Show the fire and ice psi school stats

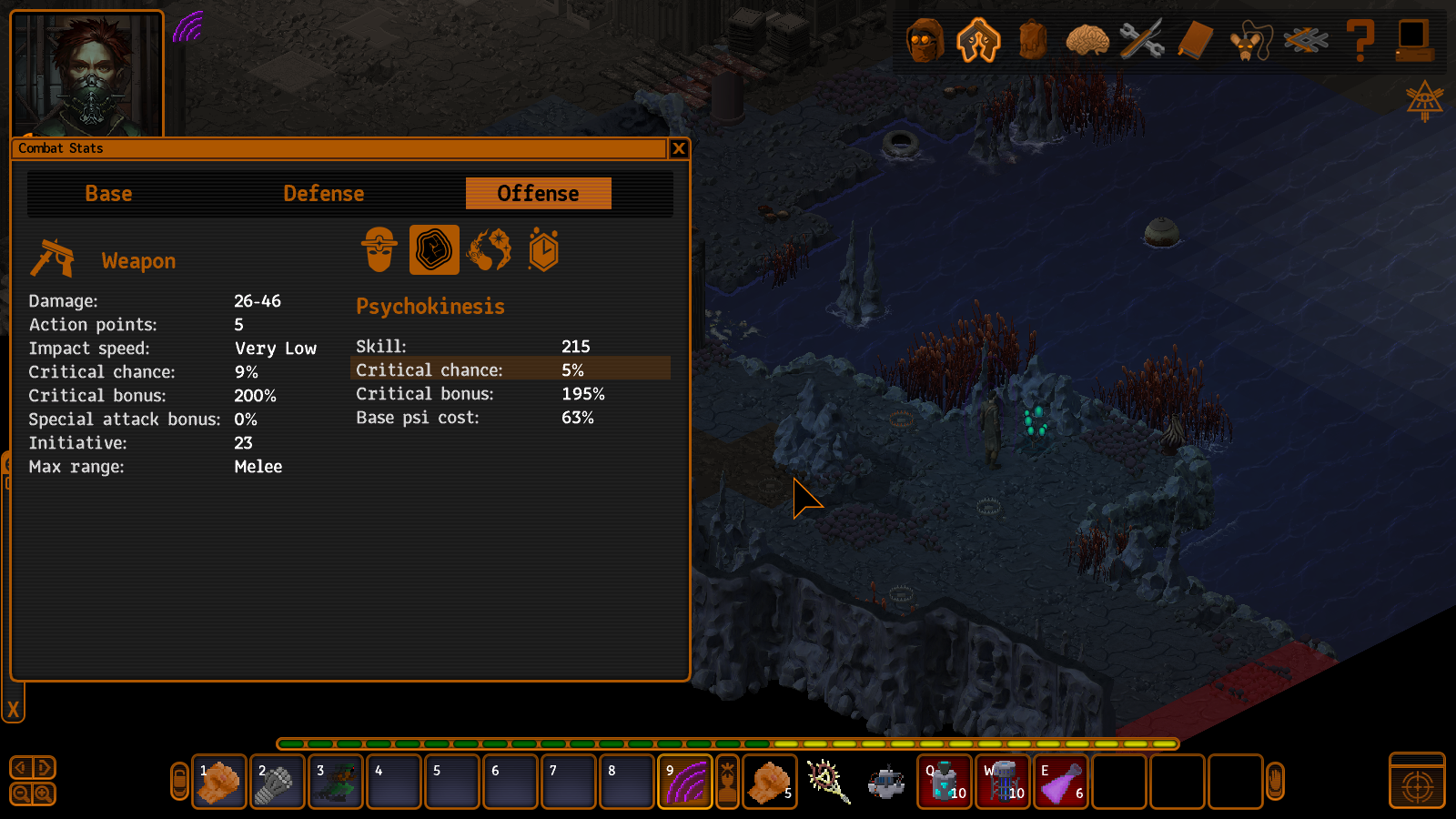tap(489, 250)
